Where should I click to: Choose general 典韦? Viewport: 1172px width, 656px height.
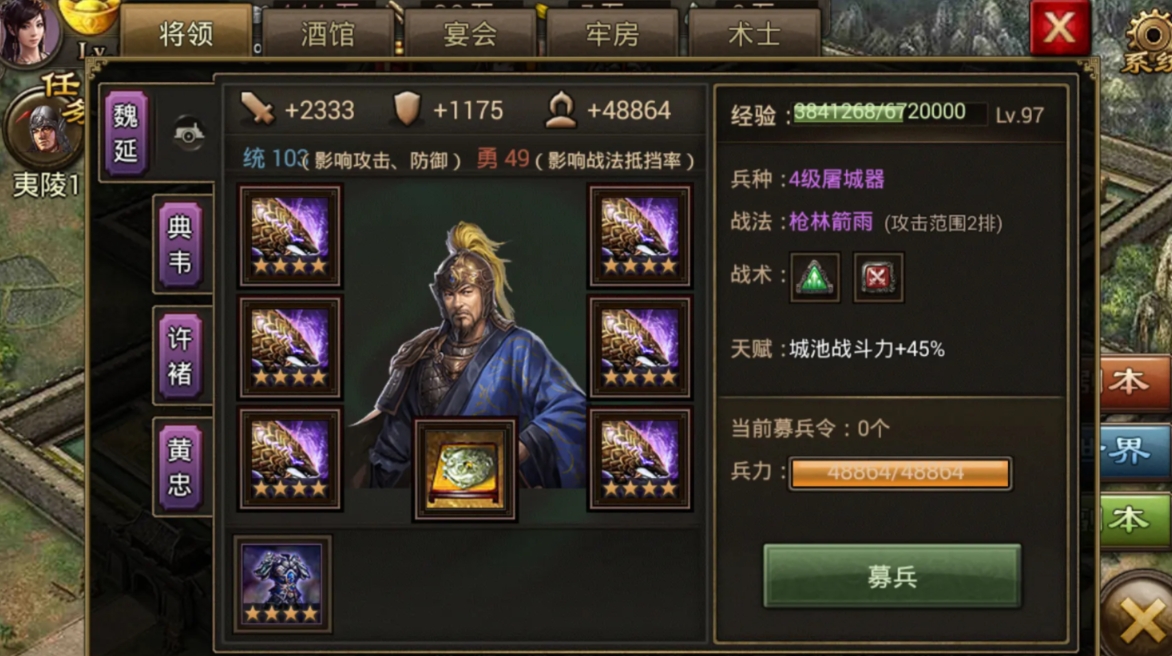(180, 245)
